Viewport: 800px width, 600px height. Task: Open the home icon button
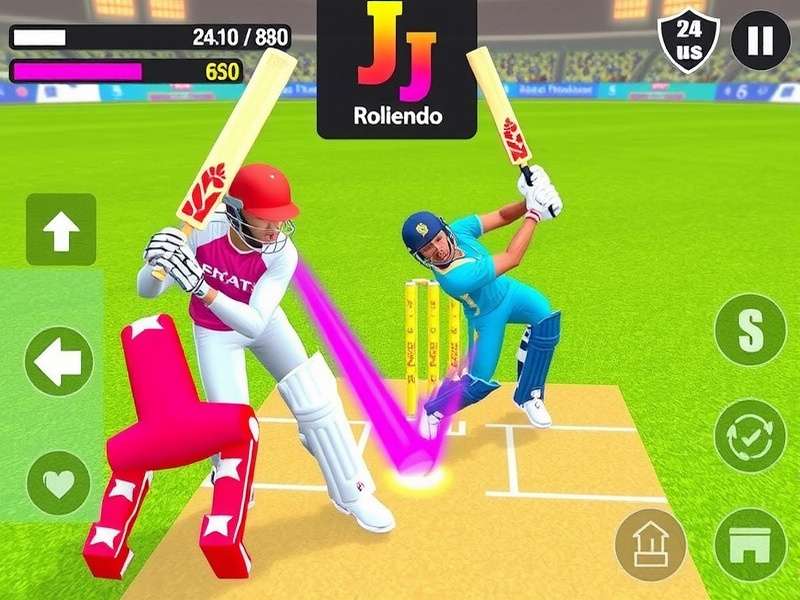click(651, 544)
